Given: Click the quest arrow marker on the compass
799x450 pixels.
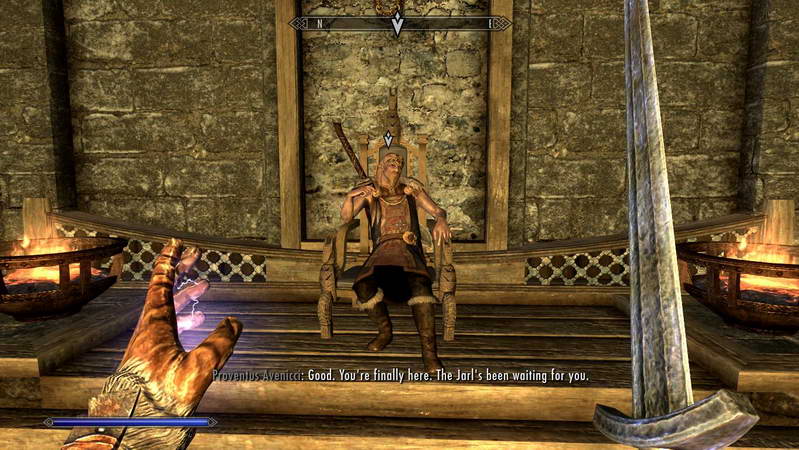Looking at the screenshot, I should pos(397,23).
